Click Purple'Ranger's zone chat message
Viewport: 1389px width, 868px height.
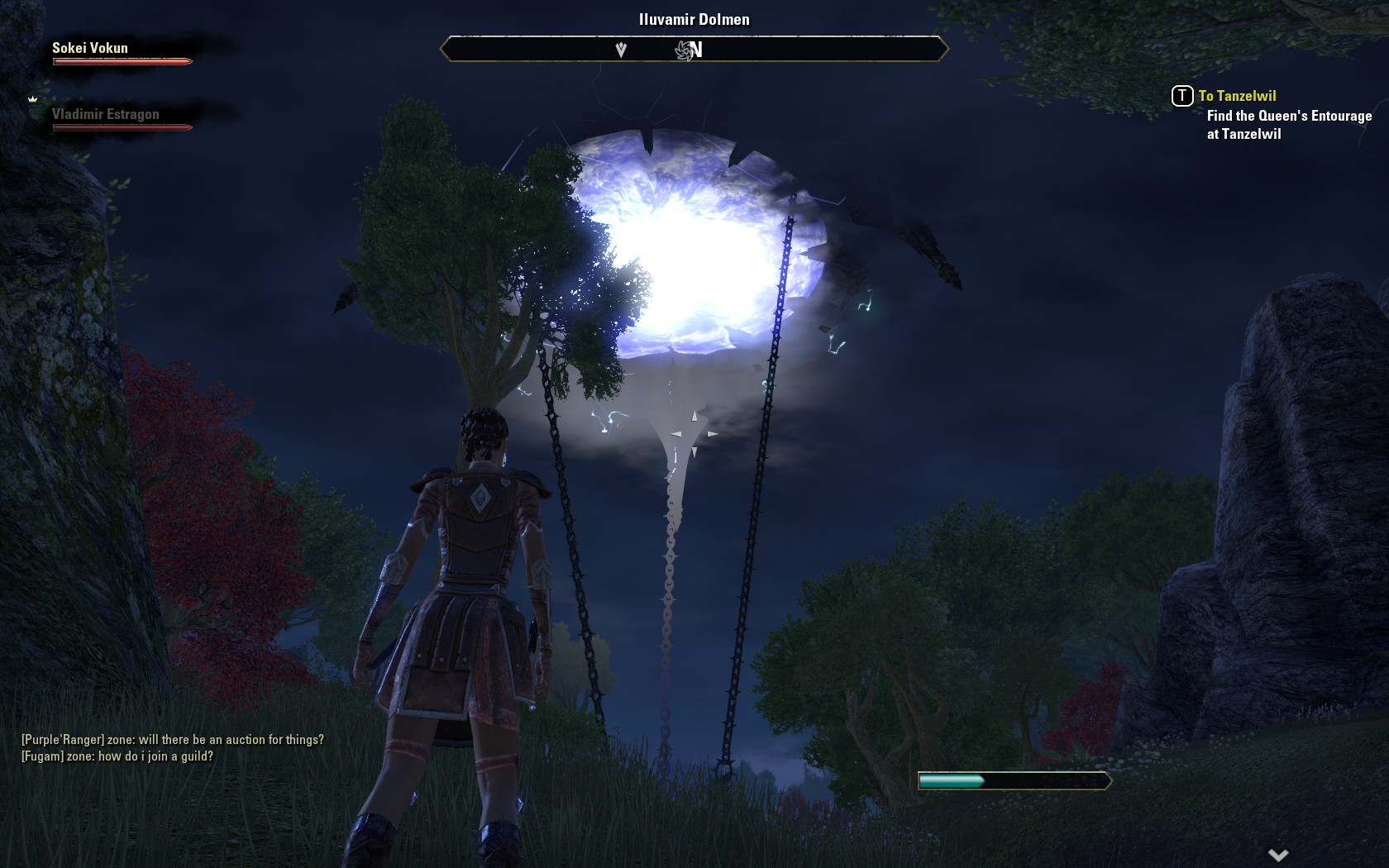pyautogui.click(x=173, y=740)
